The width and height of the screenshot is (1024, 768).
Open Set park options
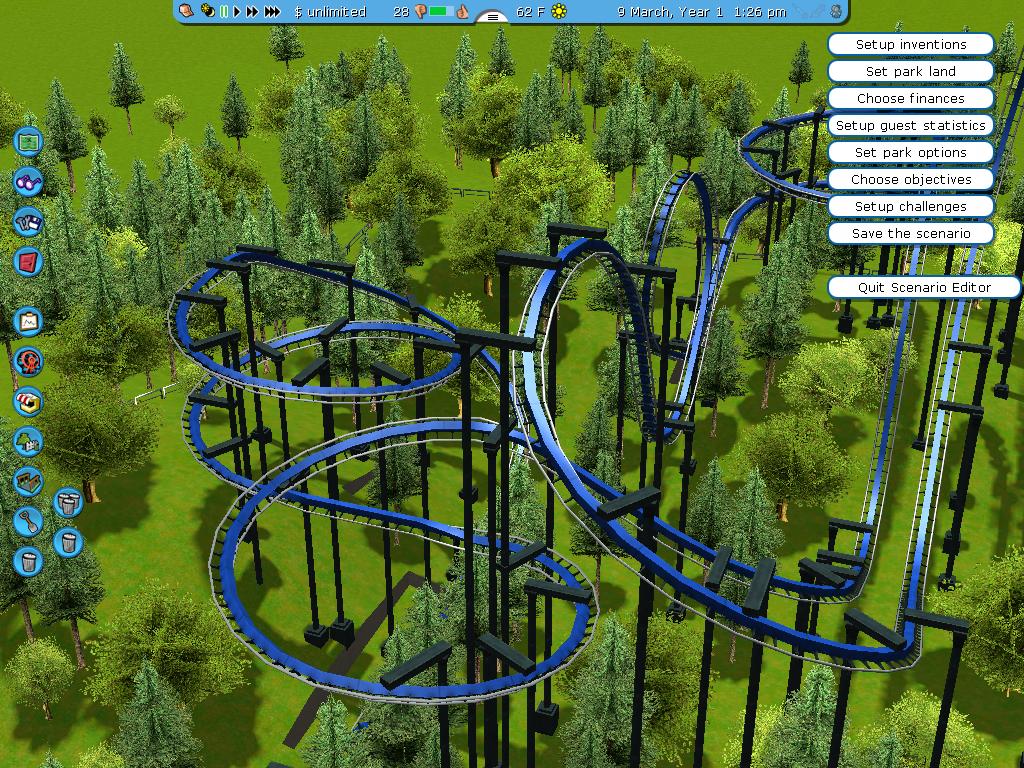pos(910,152)
